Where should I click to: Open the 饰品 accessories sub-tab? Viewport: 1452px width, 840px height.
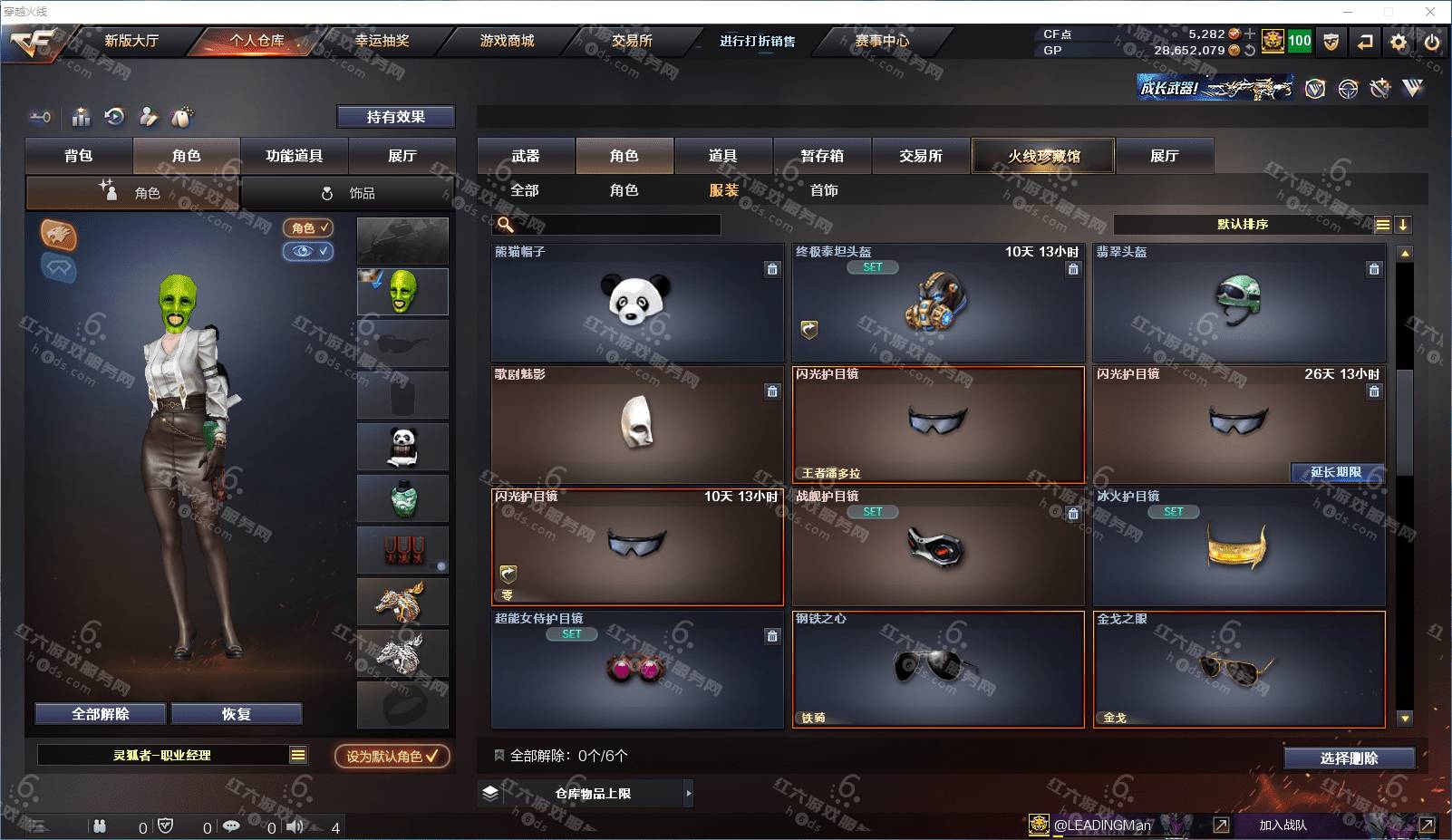tap(348, 193)
